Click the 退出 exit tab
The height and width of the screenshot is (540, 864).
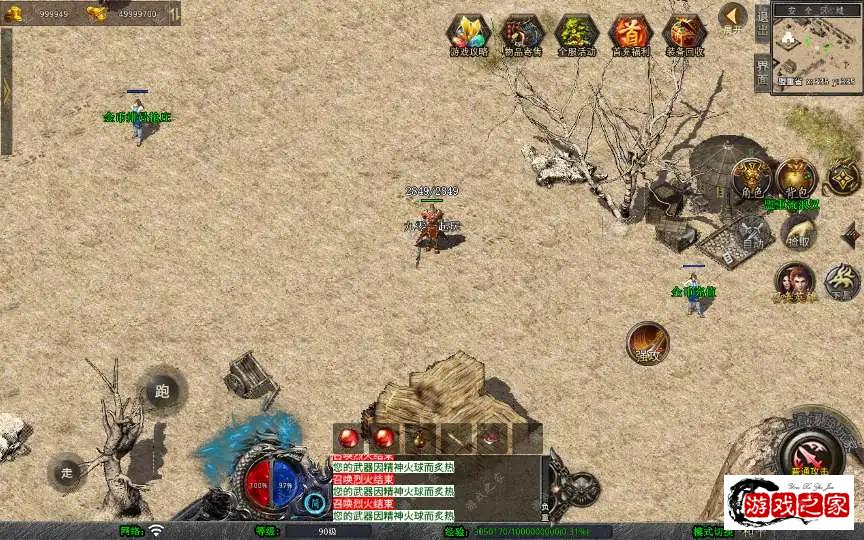click(x=762, y=22)
